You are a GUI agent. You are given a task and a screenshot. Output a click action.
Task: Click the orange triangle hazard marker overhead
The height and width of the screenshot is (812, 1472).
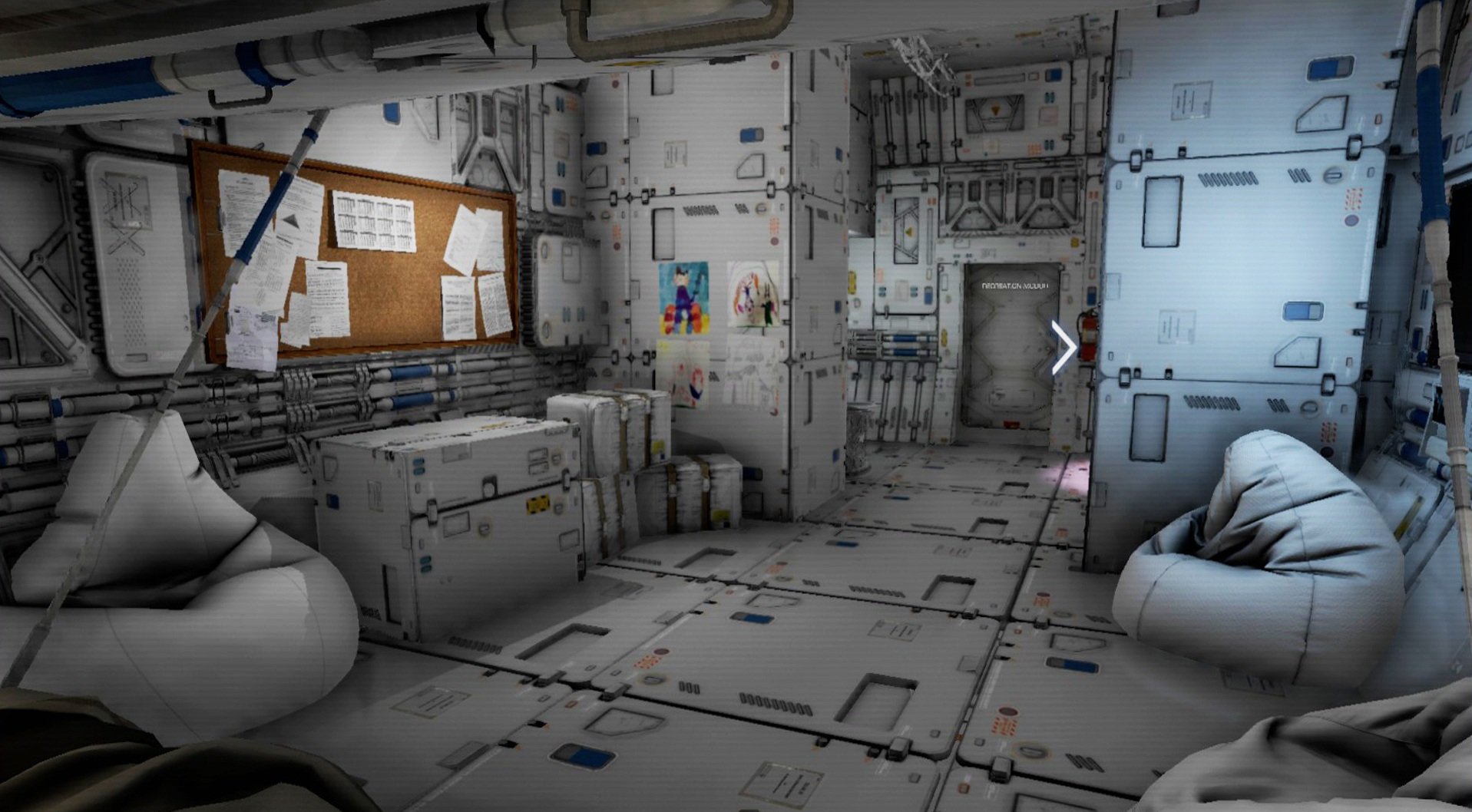[996, 107]
